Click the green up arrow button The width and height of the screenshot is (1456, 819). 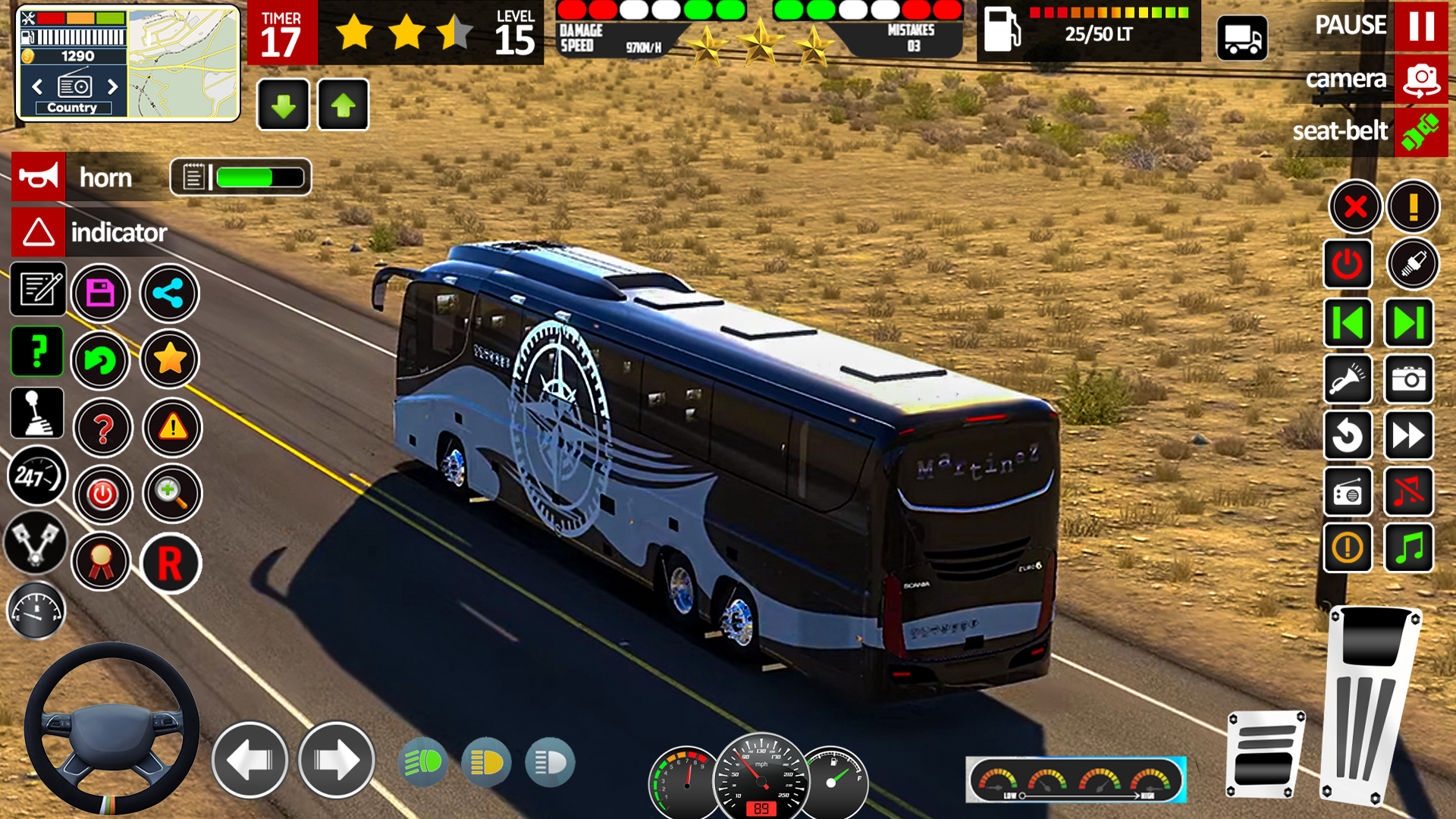coord(344,105)
